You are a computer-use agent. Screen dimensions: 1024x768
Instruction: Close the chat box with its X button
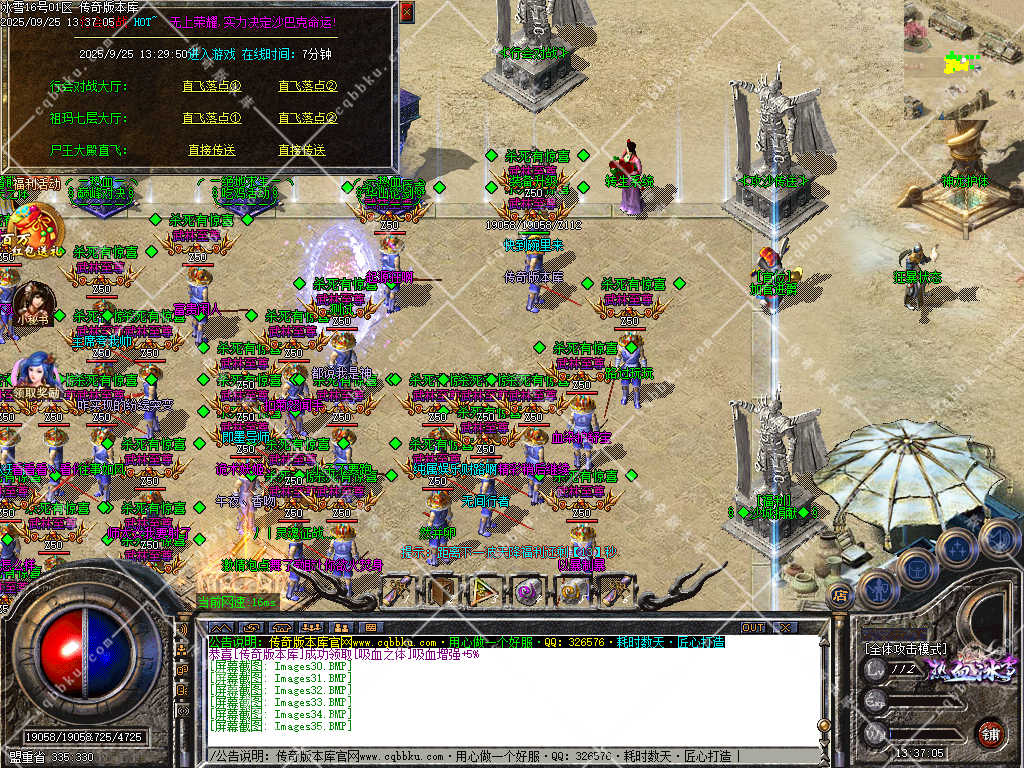click(x=785, y=628)
